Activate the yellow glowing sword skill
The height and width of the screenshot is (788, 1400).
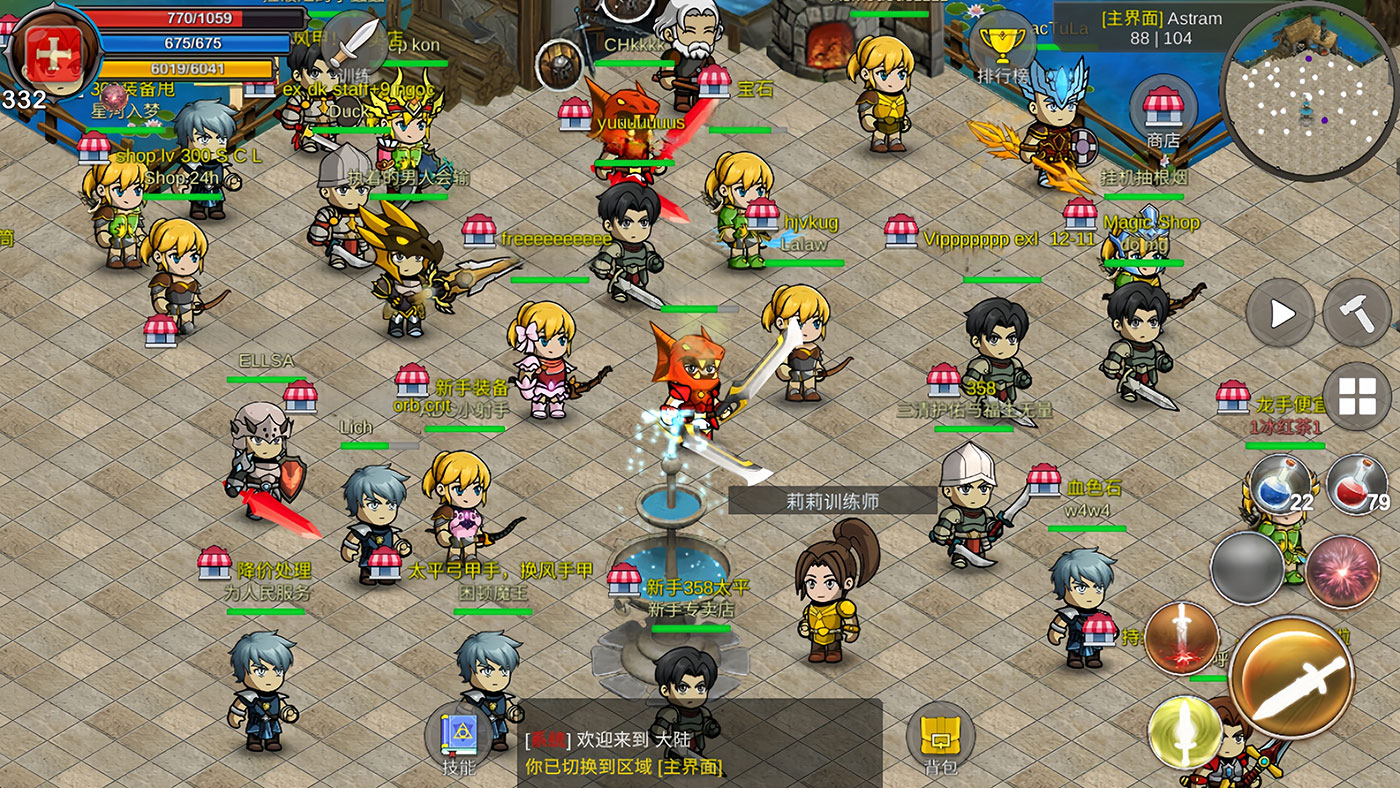1185,732
